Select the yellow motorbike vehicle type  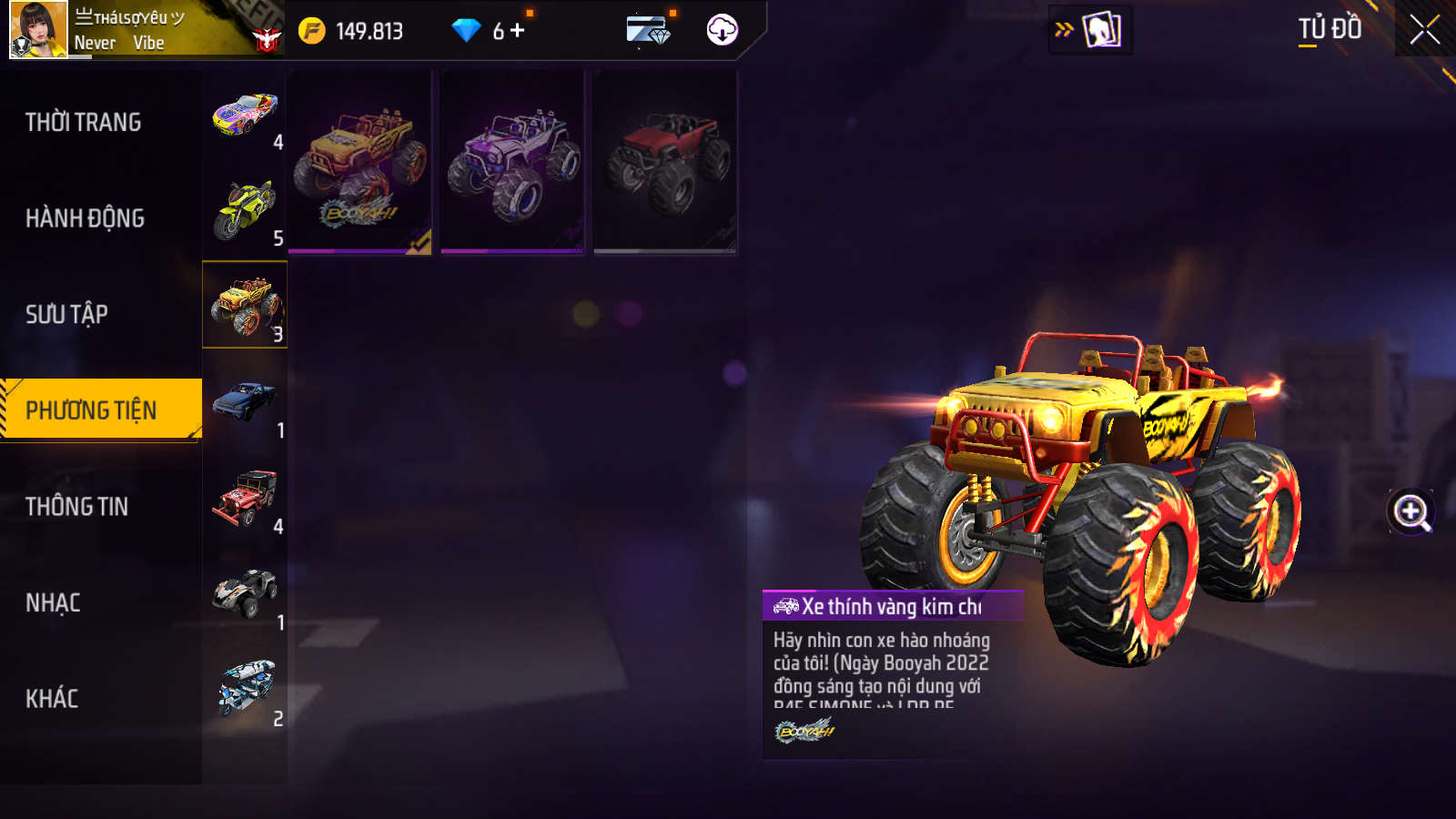tap(245, 210)
